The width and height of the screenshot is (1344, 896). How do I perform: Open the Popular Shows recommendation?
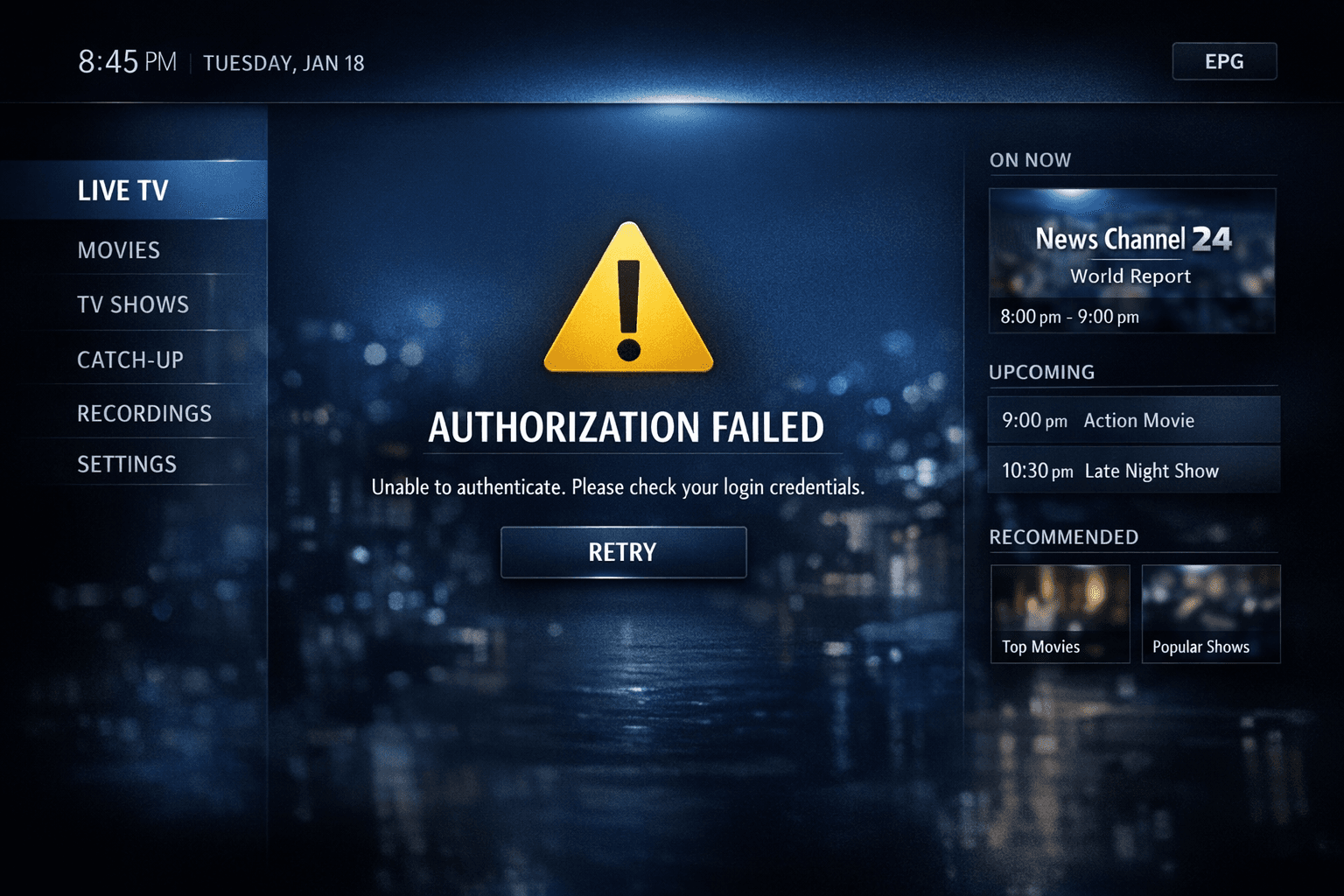(1211, 613)
